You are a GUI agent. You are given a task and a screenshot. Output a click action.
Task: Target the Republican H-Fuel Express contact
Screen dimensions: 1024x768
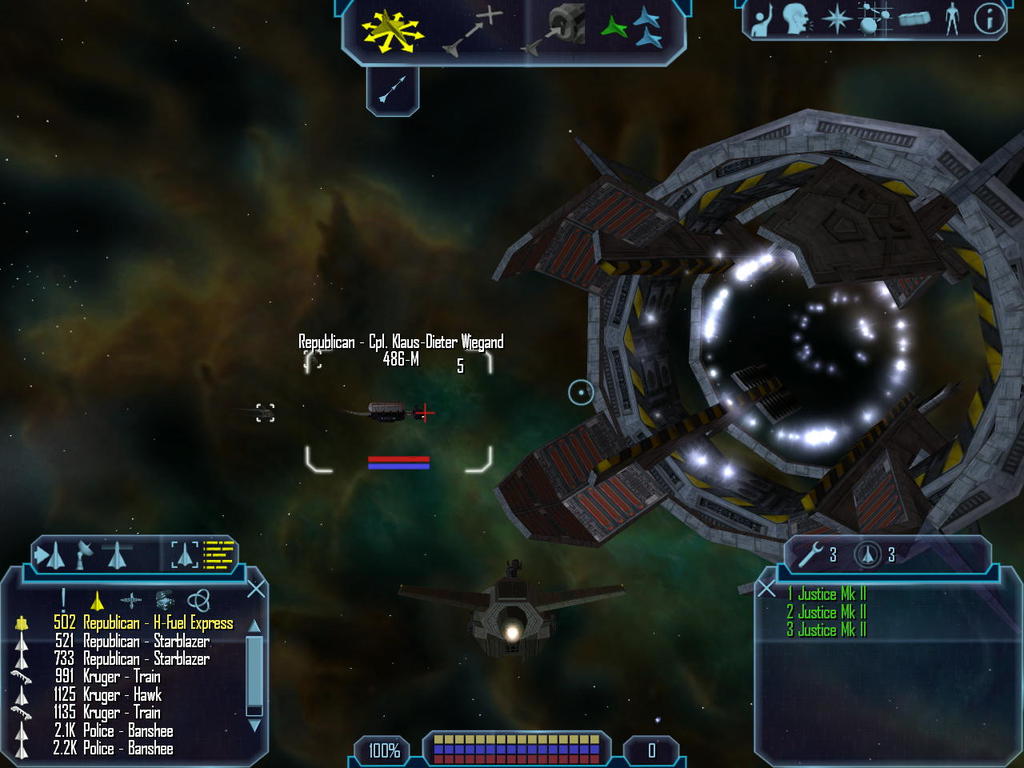157,623
